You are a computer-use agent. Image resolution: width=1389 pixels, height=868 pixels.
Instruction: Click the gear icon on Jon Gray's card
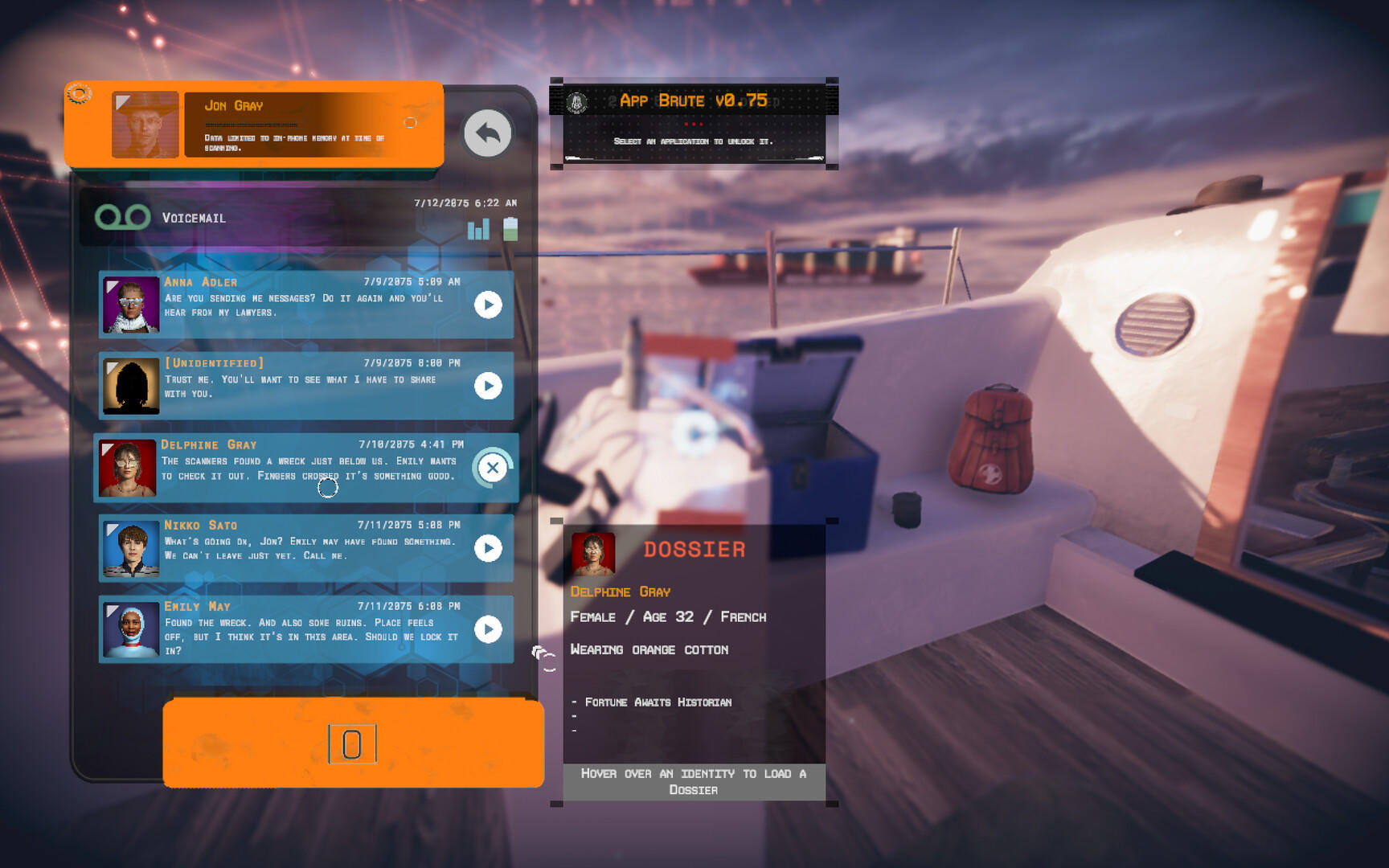78,94
